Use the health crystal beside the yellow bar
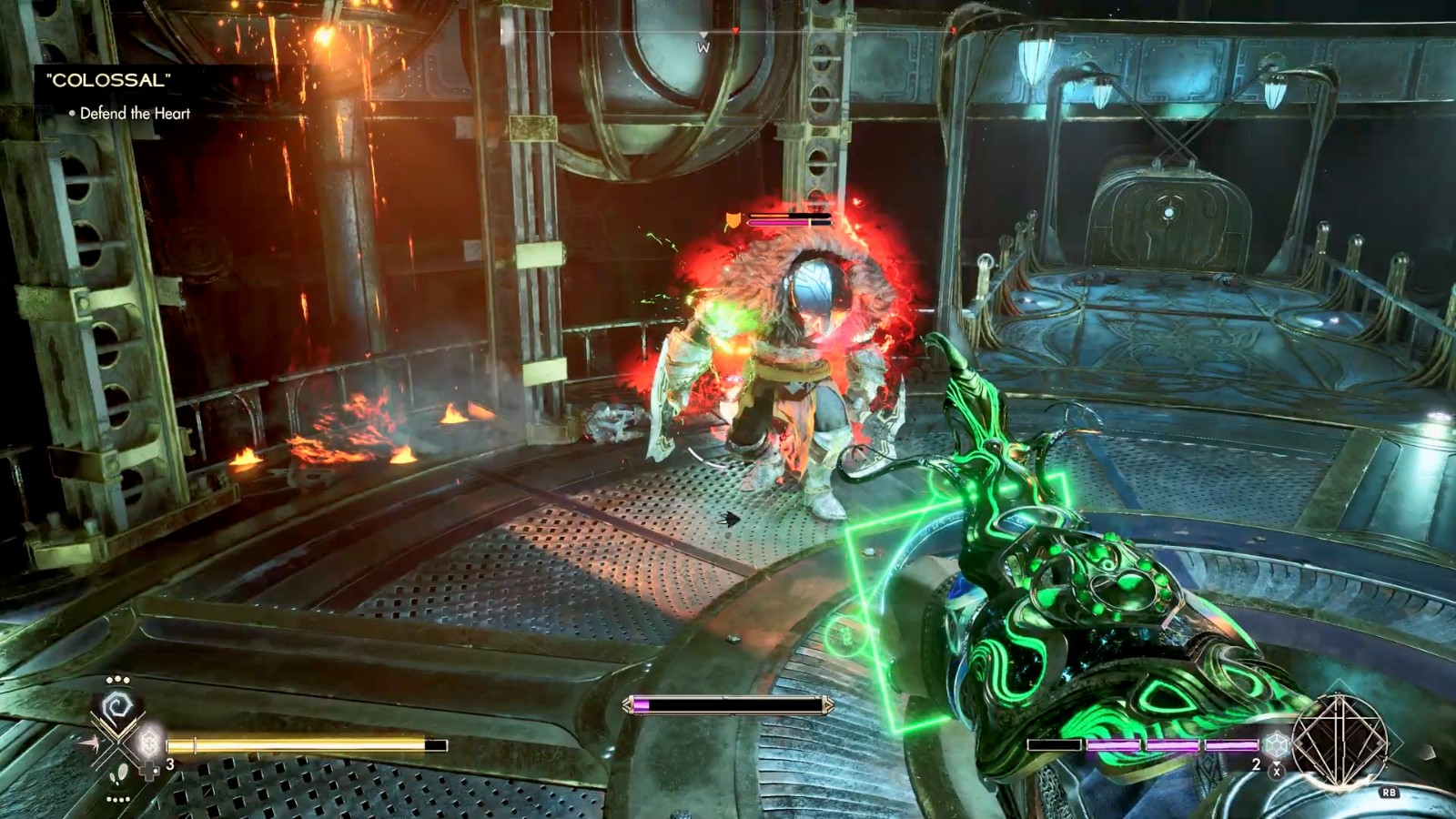 point(148,743)
